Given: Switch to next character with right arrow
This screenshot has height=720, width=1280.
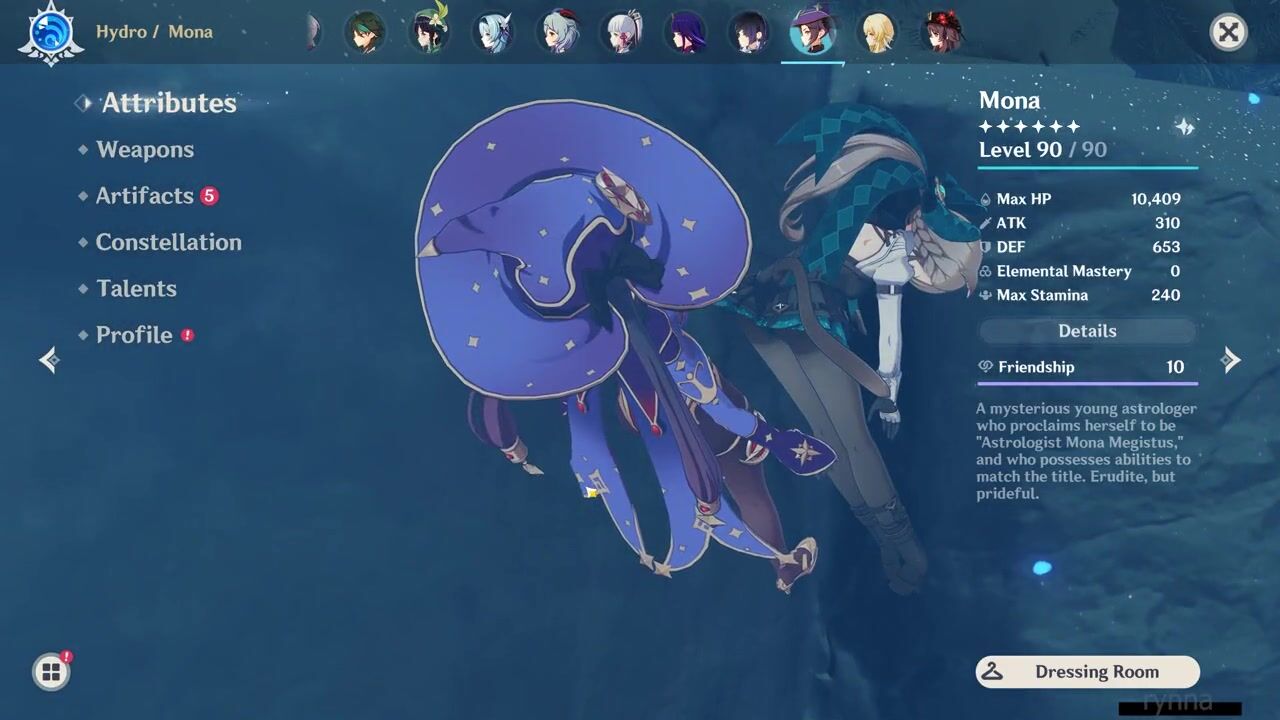Looking at the screenshot, I should pyautogui.click(x=1231, y=360).
